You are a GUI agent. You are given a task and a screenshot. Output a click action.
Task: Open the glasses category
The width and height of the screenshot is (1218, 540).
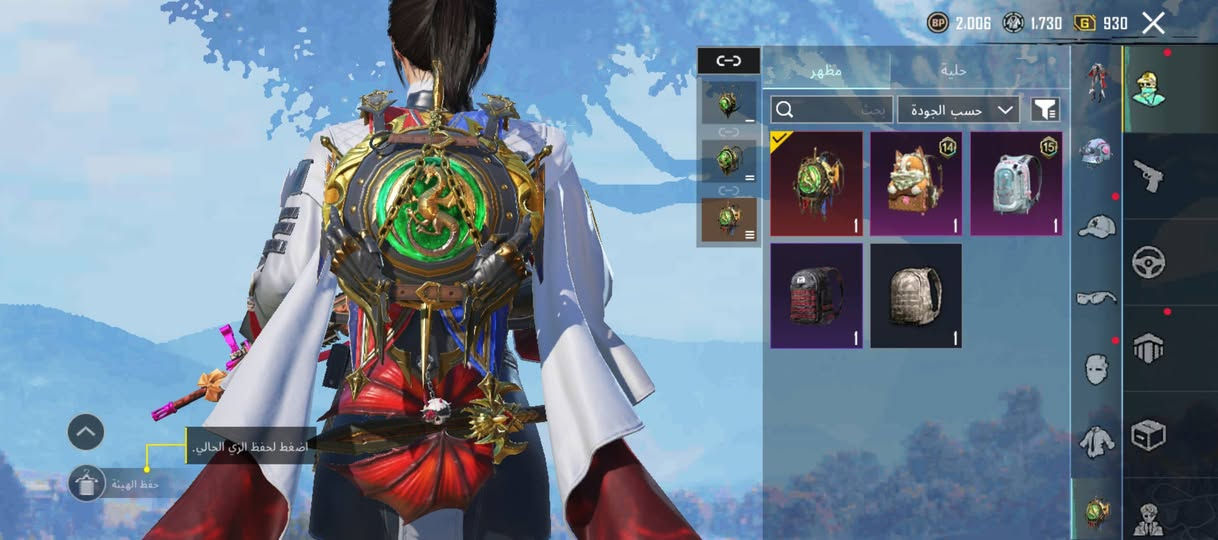tap(1096, 297)
